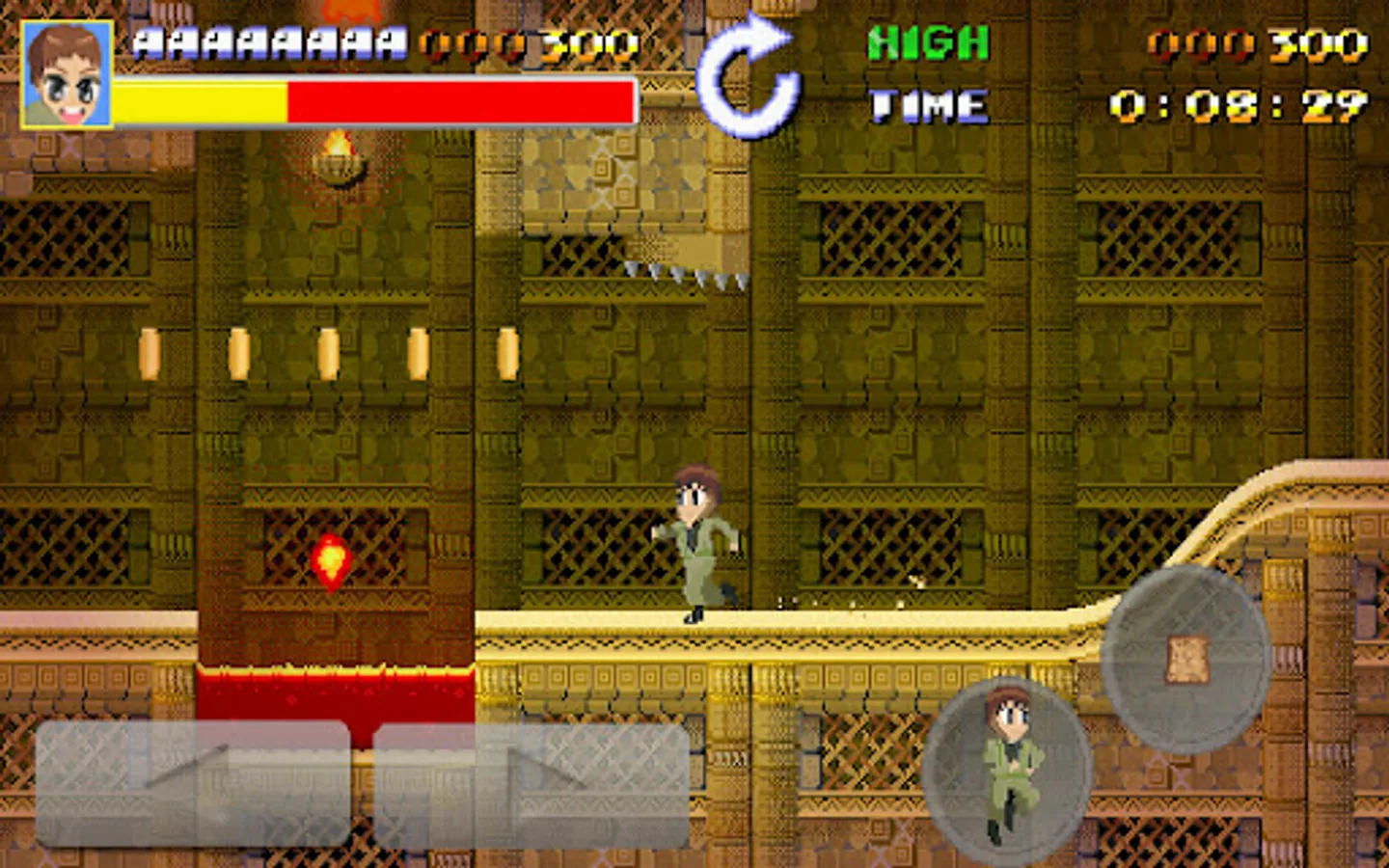Tap the leftmost floating coin

[x=150, y=352]
